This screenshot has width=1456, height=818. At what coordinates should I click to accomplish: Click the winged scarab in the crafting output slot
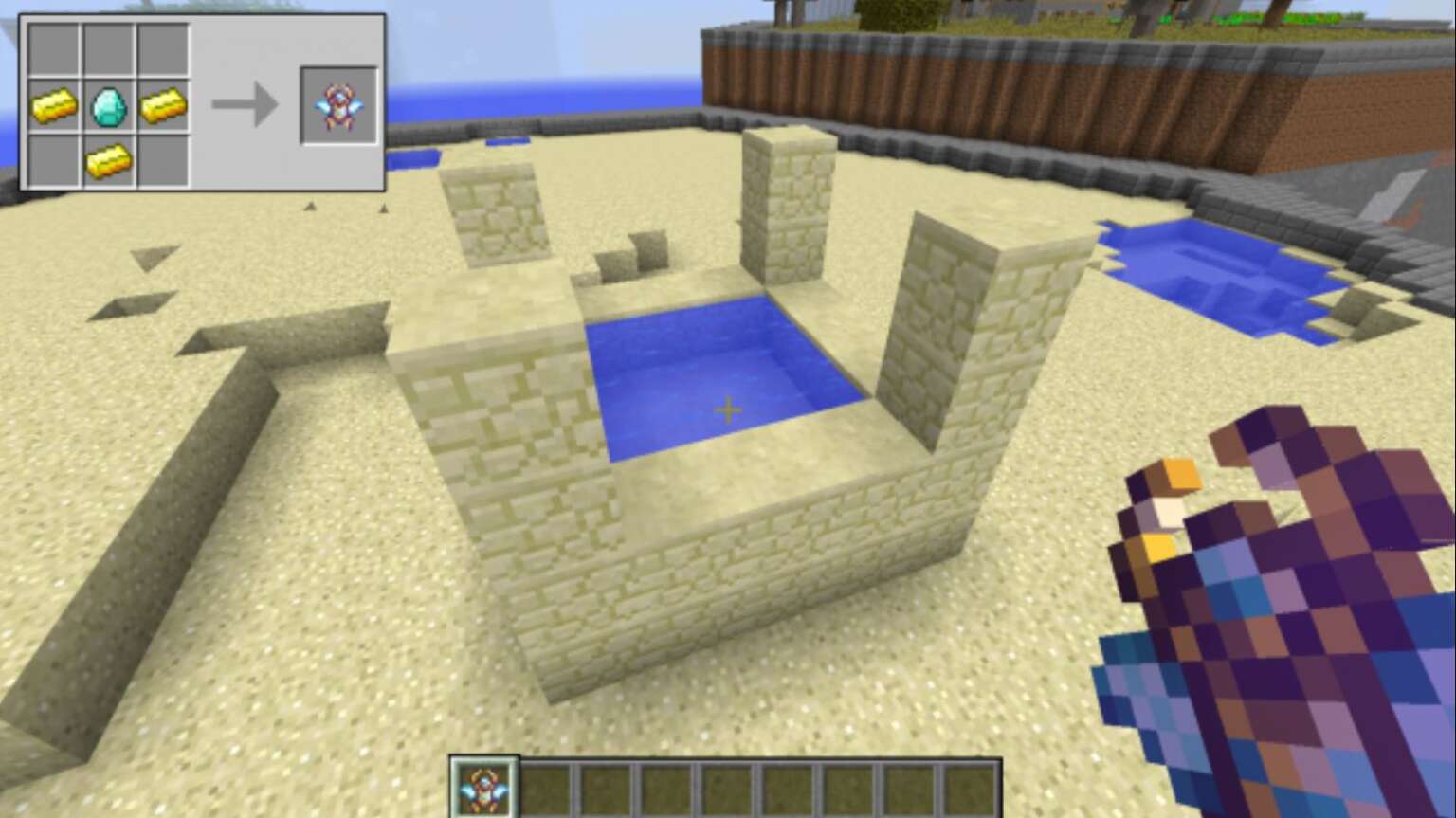338,107
